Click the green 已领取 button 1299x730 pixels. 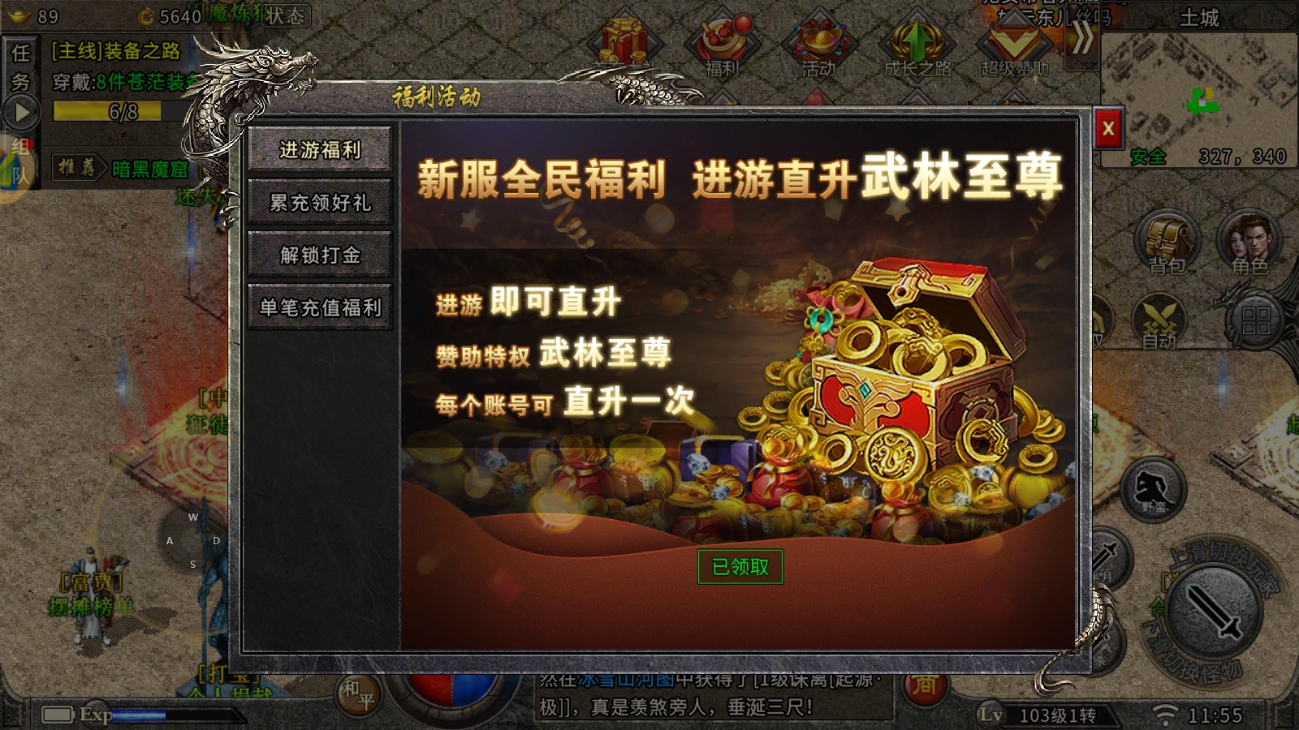click(740, 567)
